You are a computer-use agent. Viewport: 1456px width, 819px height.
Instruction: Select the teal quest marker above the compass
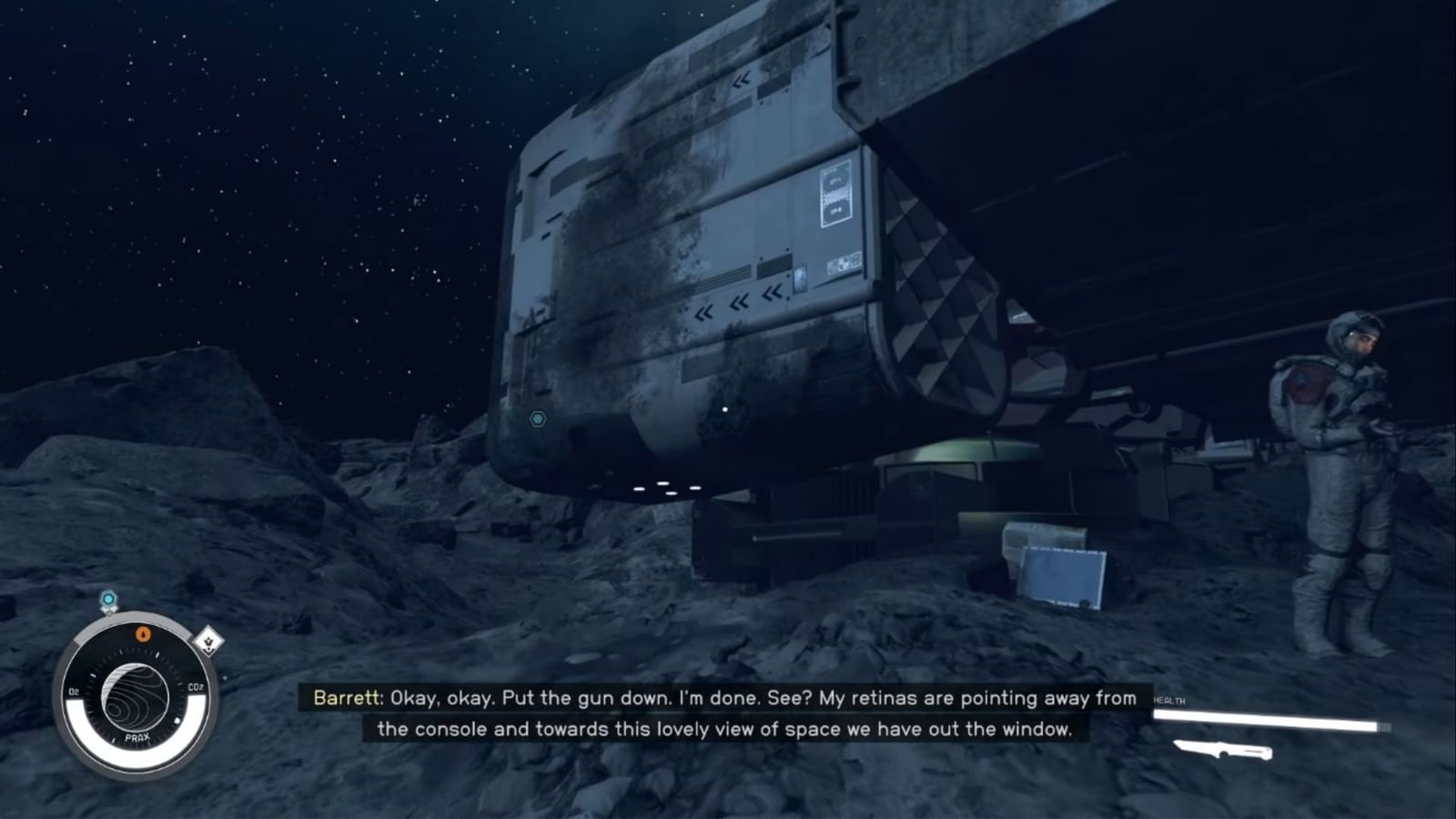(107, 599)
